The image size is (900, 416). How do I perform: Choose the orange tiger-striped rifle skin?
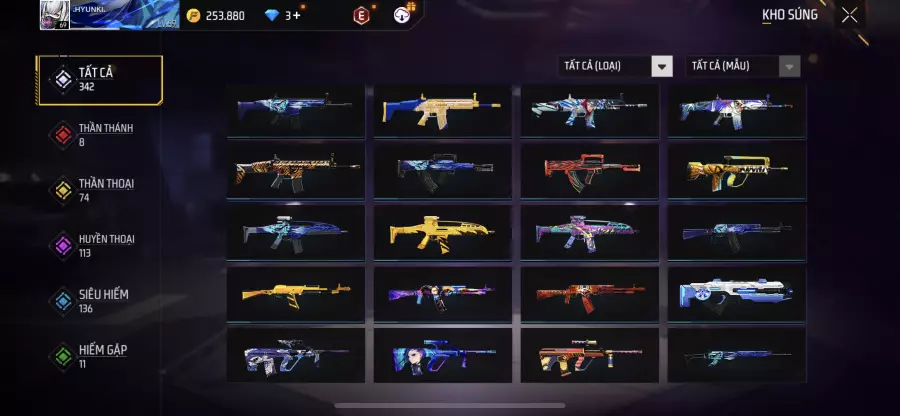[295, 170]
